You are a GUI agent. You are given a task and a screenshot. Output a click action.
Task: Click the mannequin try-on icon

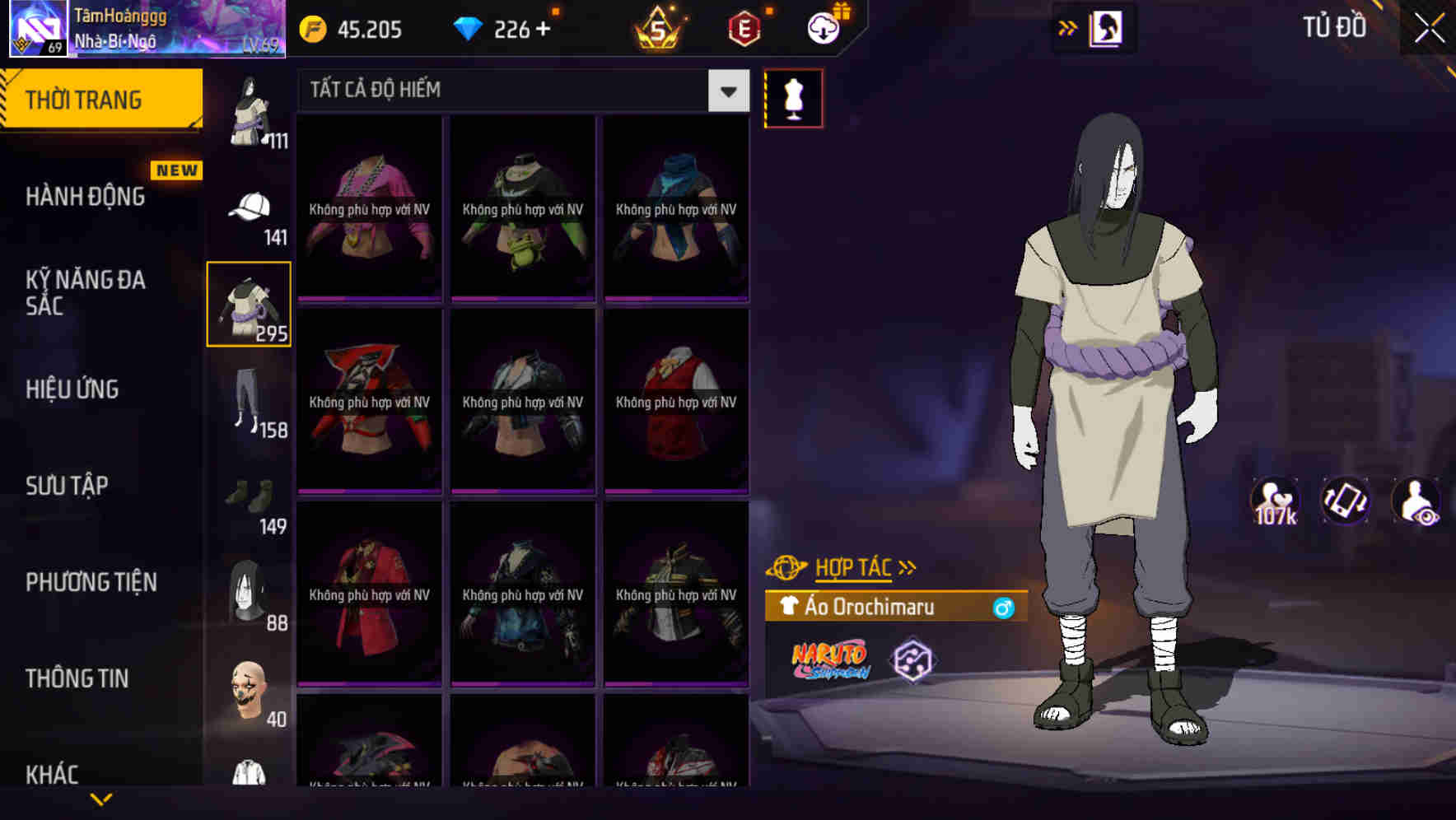pyautogui.click(x=793, y=97)
